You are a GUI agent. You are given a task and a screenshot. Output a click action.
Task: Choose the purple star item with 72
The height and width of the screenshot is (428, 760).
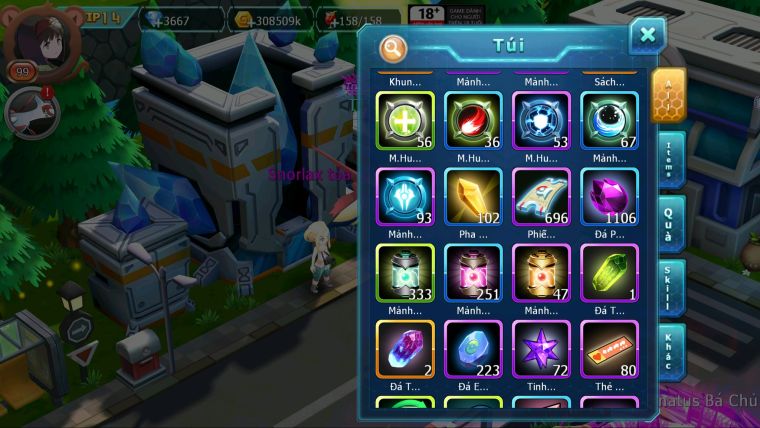541,348
